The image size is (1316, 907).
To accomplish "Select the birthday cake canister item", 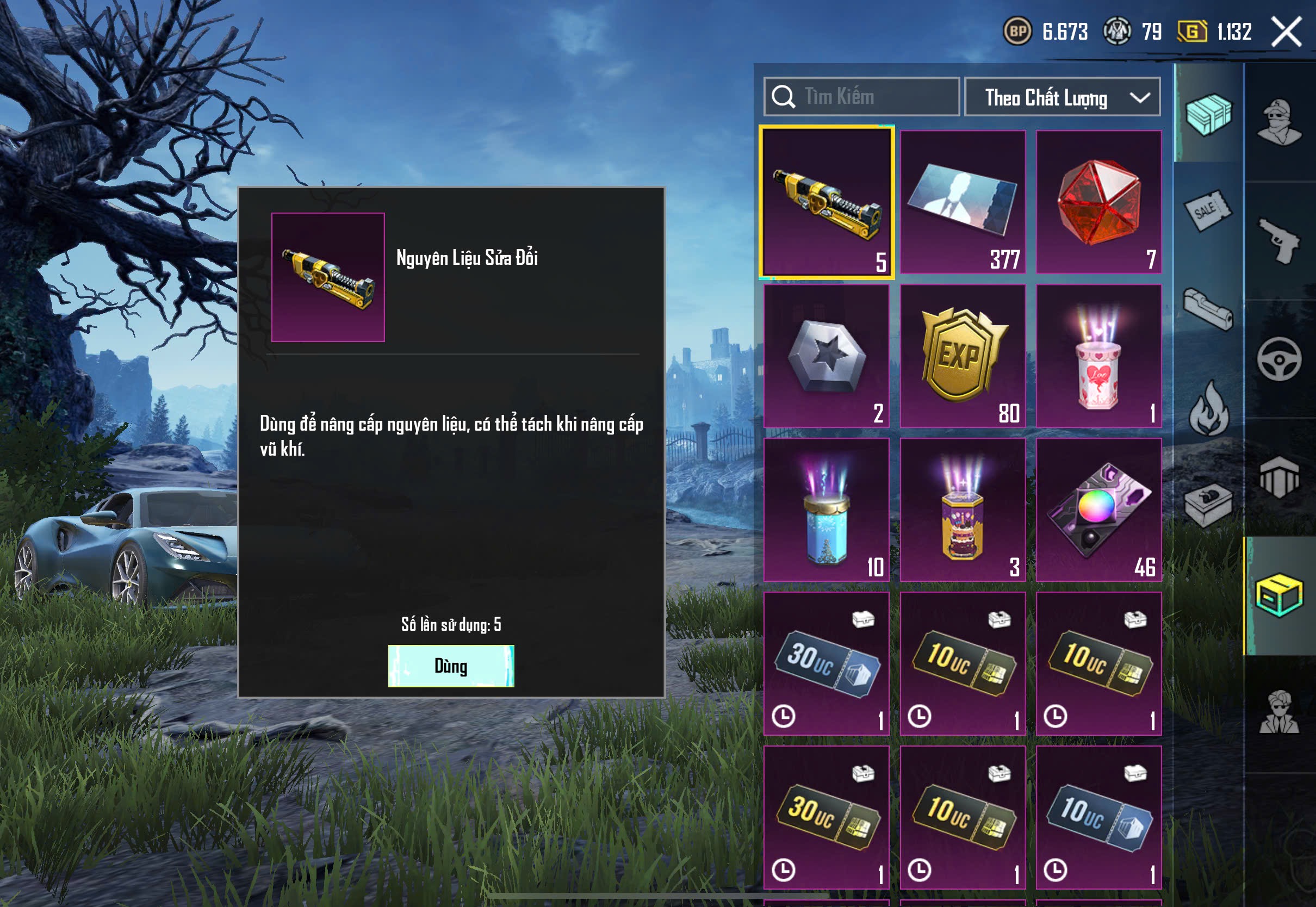I will coord(963,510).
